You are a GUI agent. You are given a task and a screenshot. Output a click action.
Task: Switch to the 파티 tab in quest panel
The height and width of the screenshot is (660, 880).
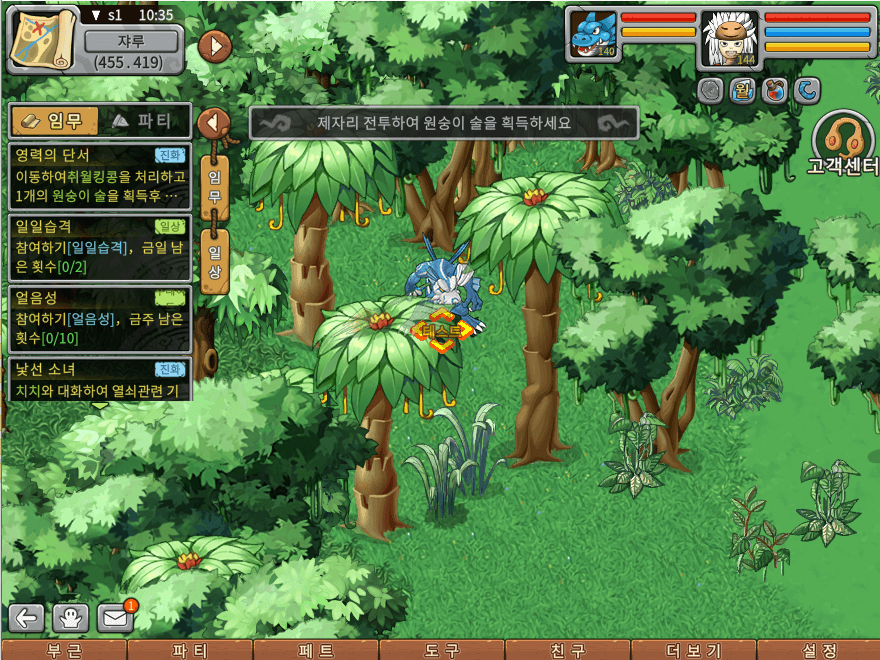[x=142, y=121]
